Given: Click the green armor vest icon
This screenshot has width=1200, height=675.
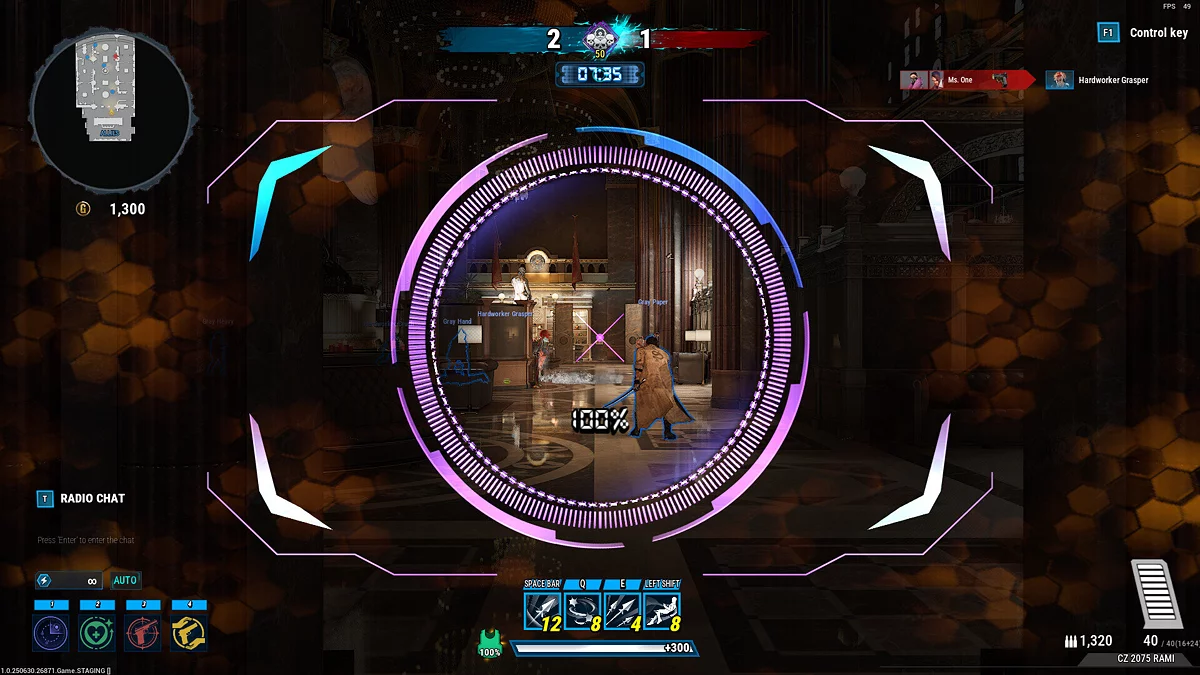Looking at the screenshot, I should coord(489,641).
